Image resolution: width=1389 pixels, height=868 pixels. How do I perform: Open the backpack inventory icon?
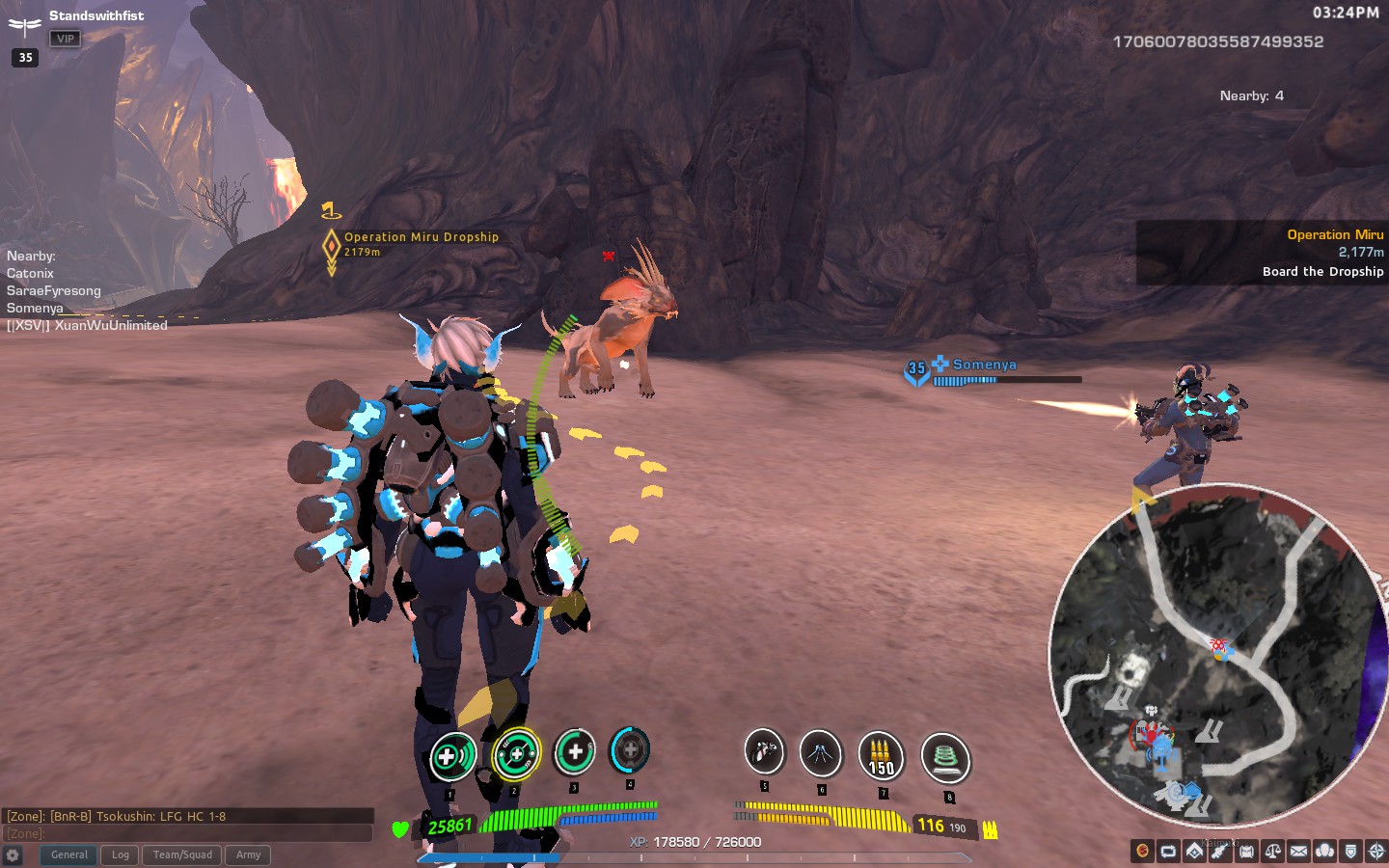point(1247,852)
